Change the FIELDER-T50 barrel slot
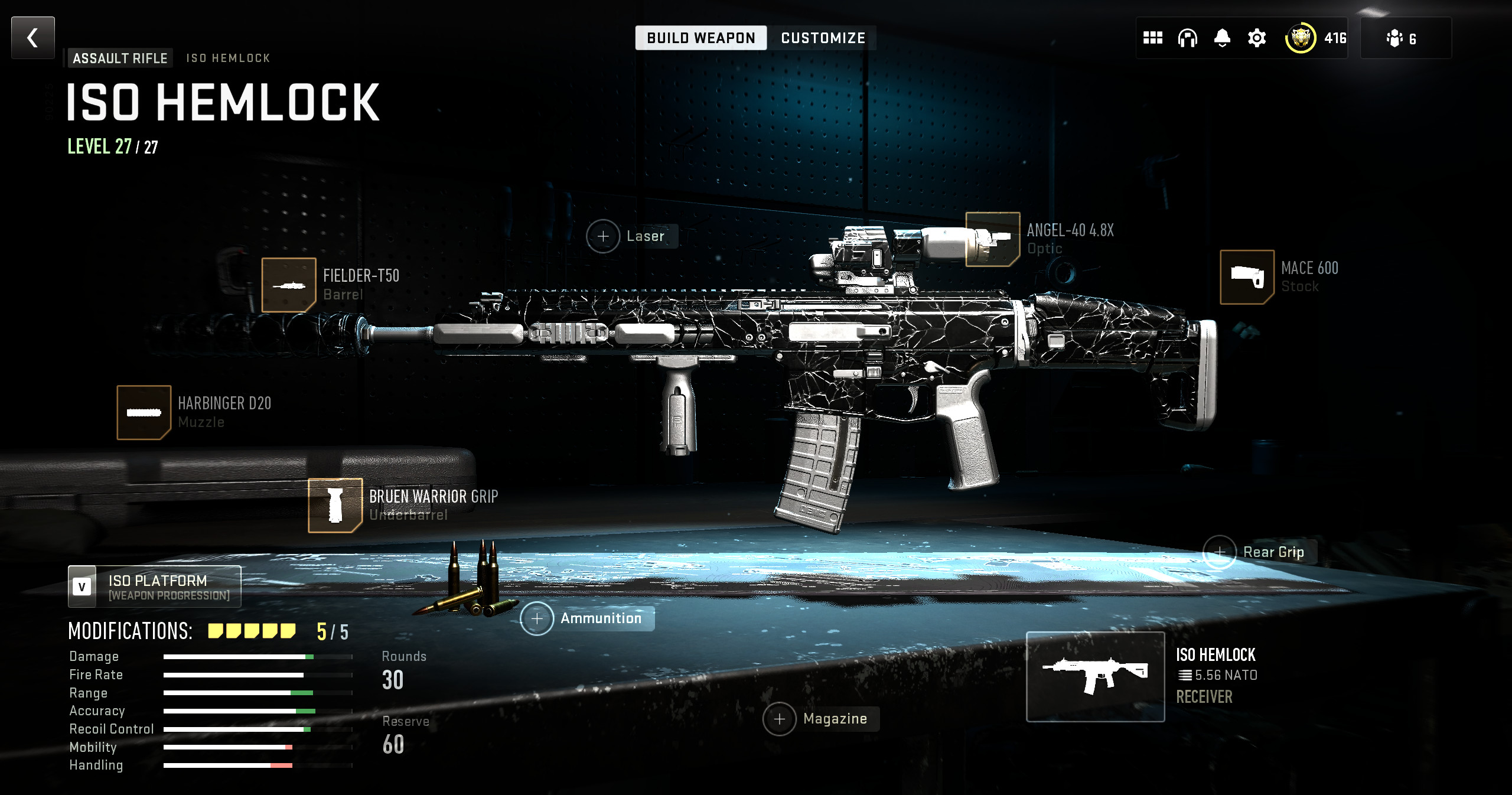Screen dimensions: 1512x795 [289, 285]
